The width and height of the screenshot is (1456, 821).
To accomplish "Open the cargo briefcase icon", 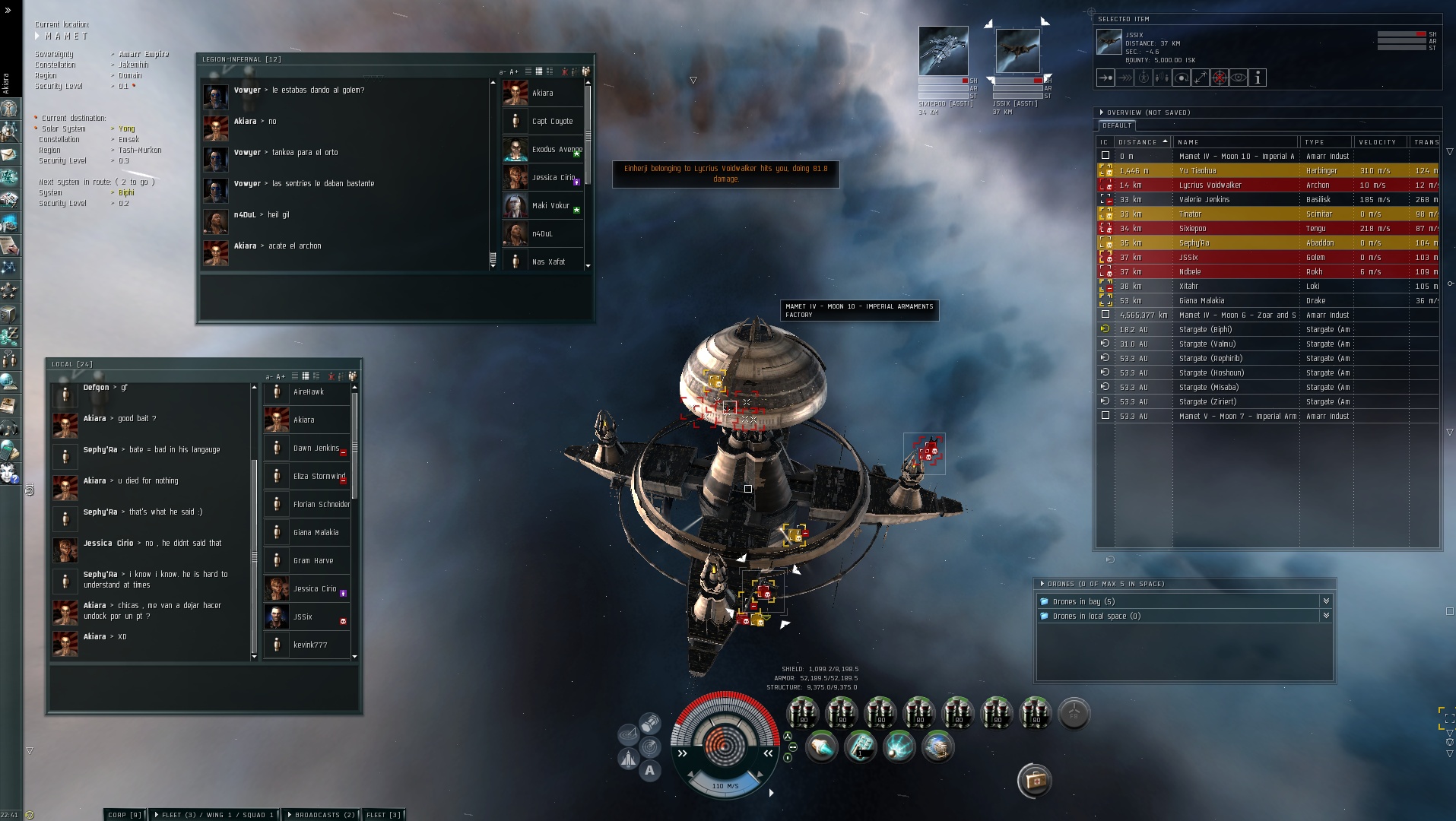I will click(1034, 781).
